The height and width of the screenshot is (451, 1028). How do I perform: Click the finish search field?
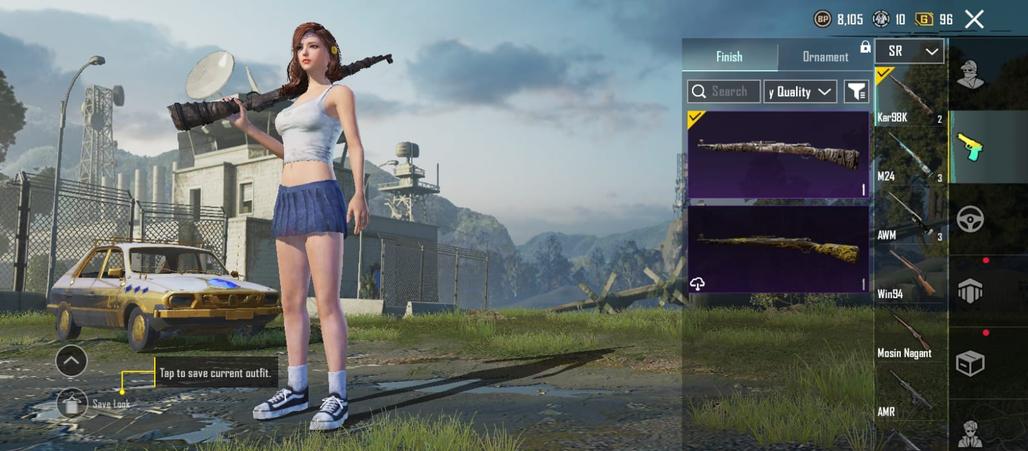point(724,92)
